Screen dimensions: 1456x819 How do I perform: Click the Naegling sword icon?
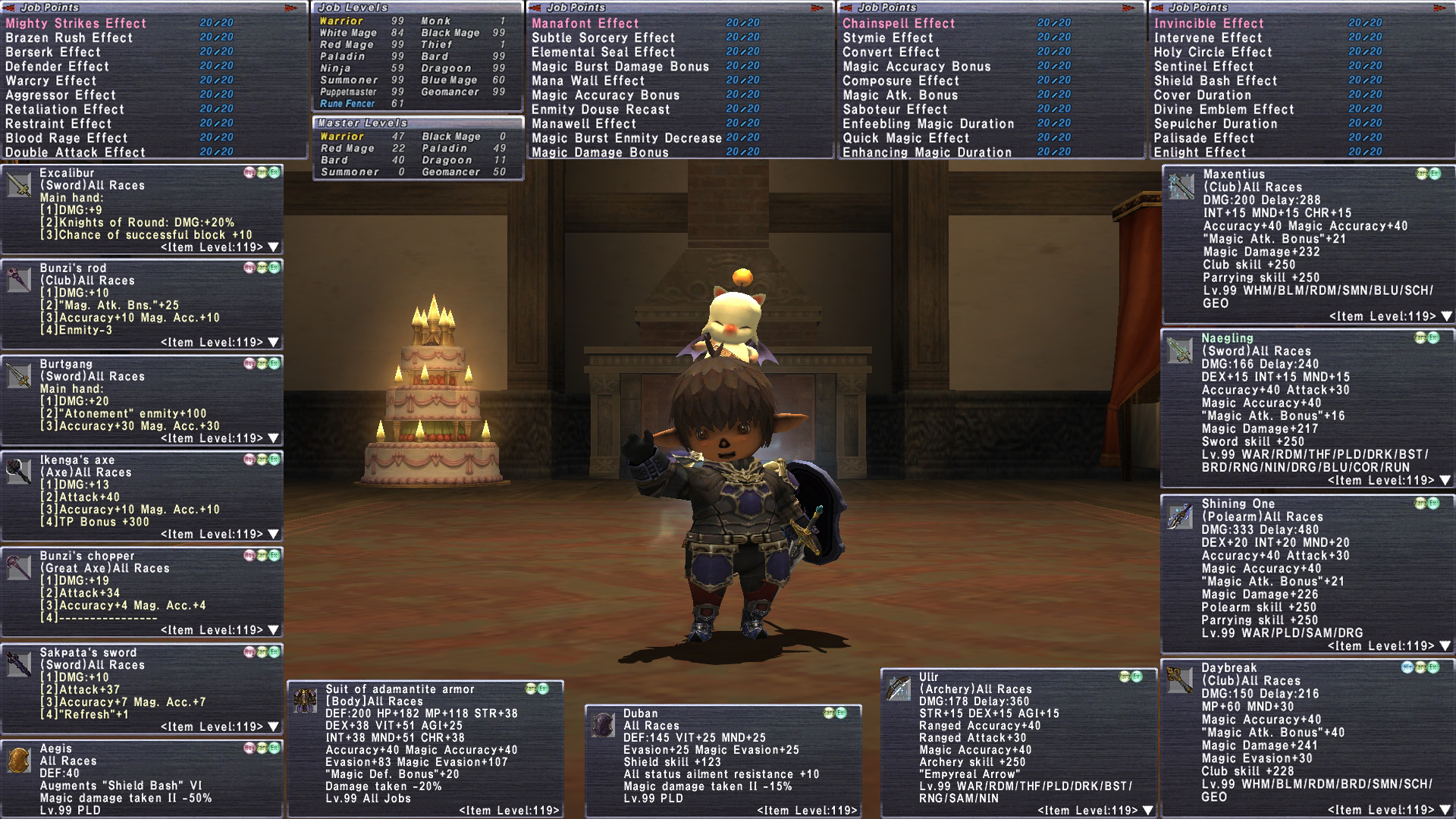[1179, 350]
